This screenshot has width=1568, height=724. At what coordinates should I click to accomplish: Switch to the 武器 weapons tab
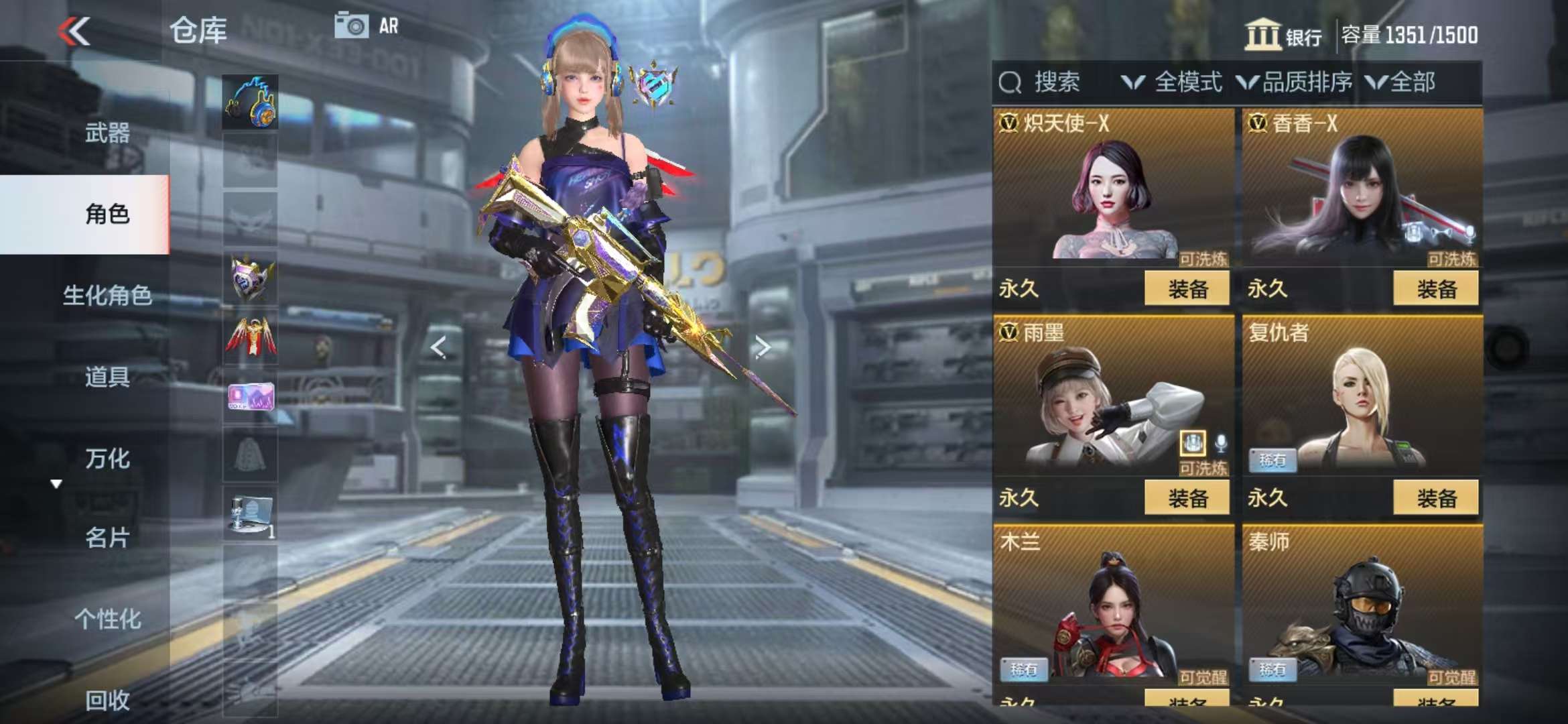tap(107, 133)
